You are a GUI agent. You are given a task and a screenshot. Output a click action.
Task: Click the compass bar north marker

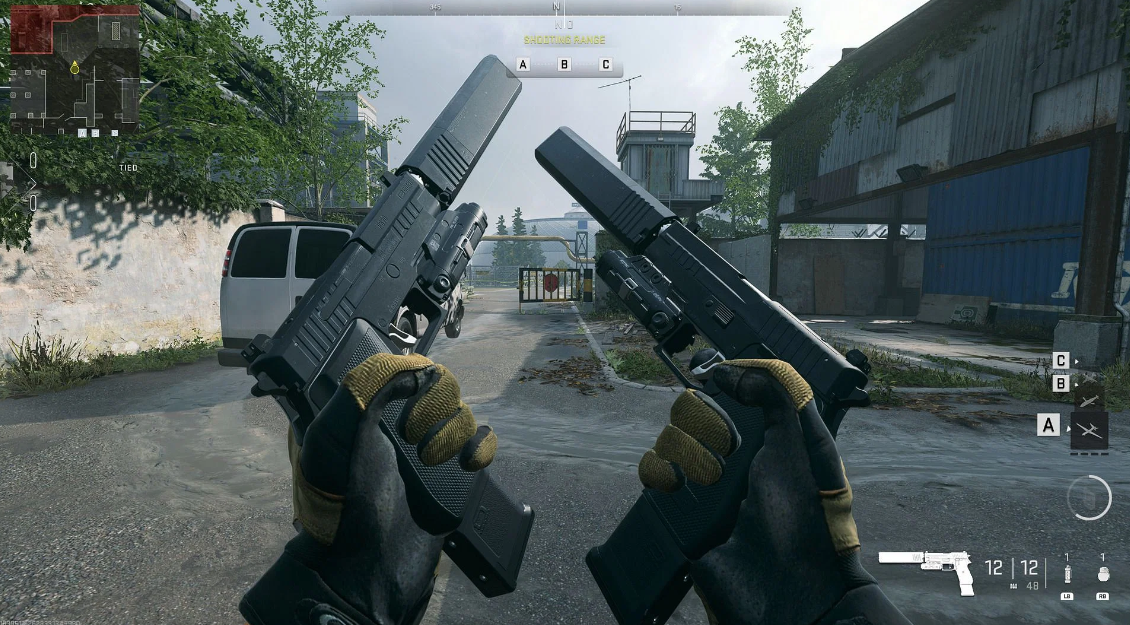pos(556,8)
